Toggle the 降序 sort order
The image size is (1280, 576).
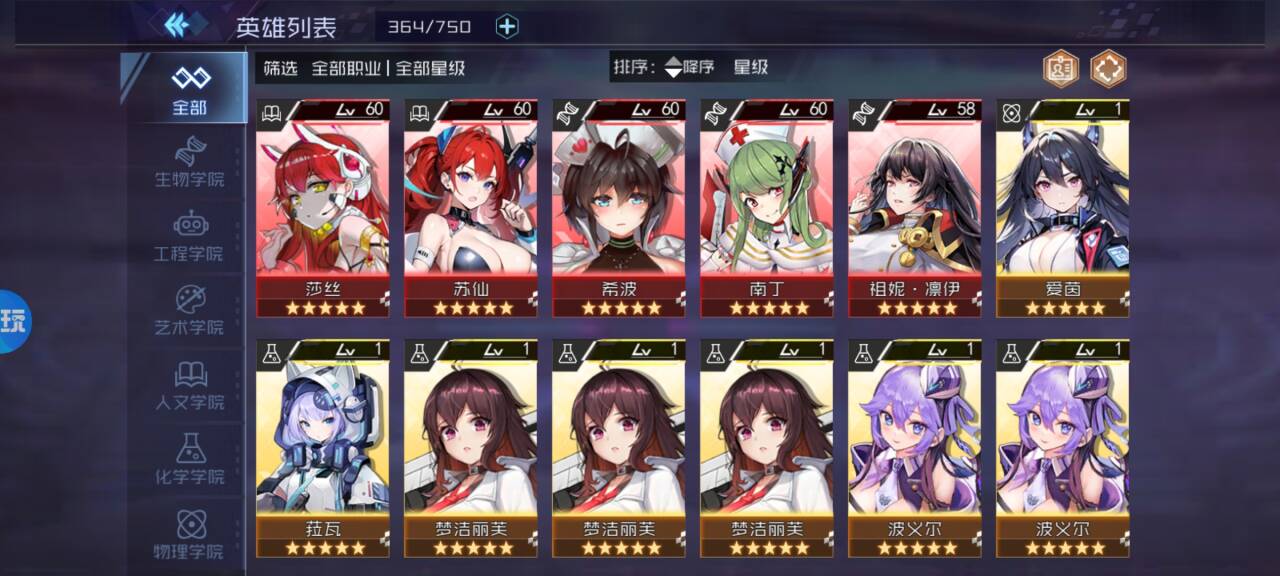click(691, 68)
